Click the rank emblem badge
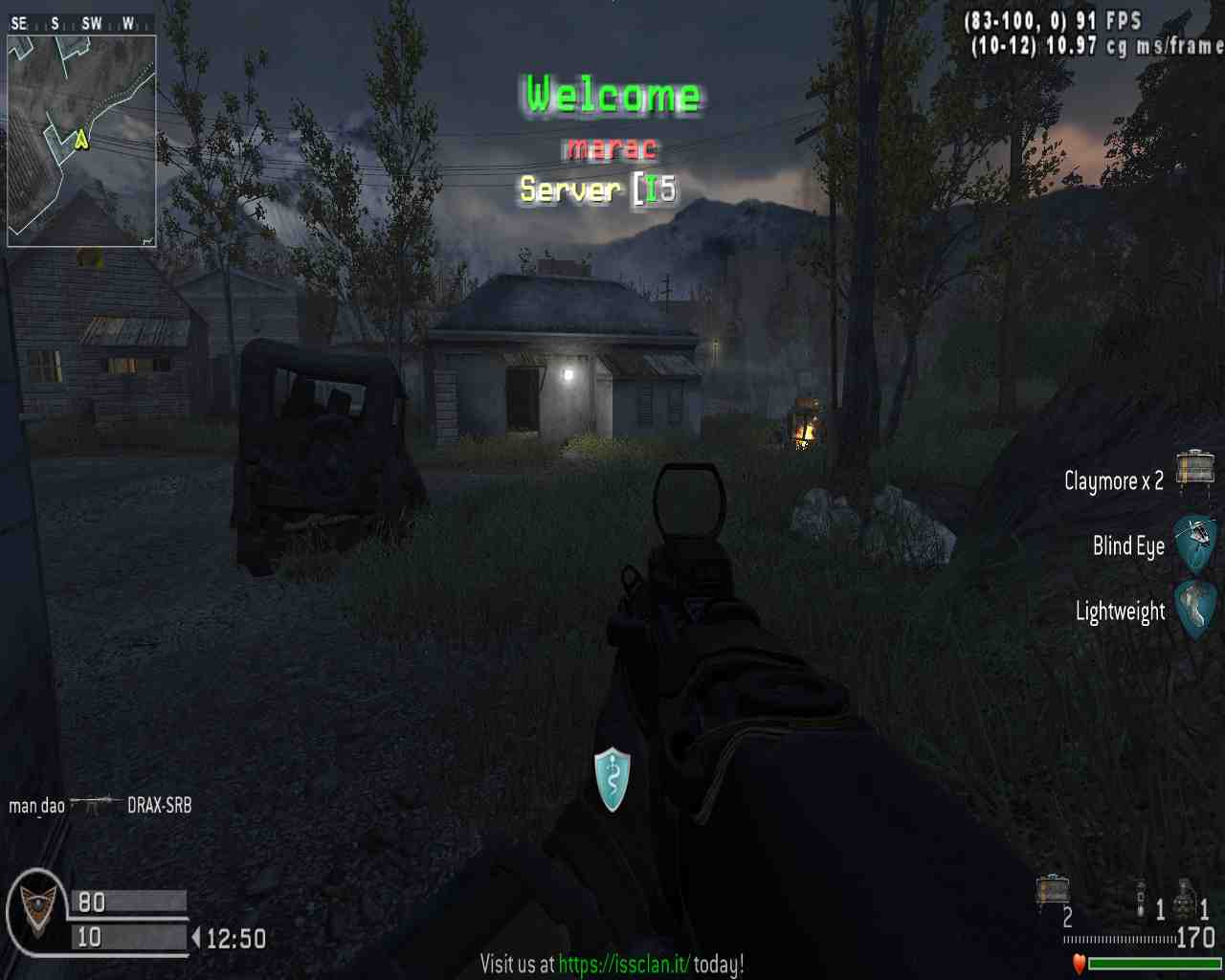 [36, 911]
